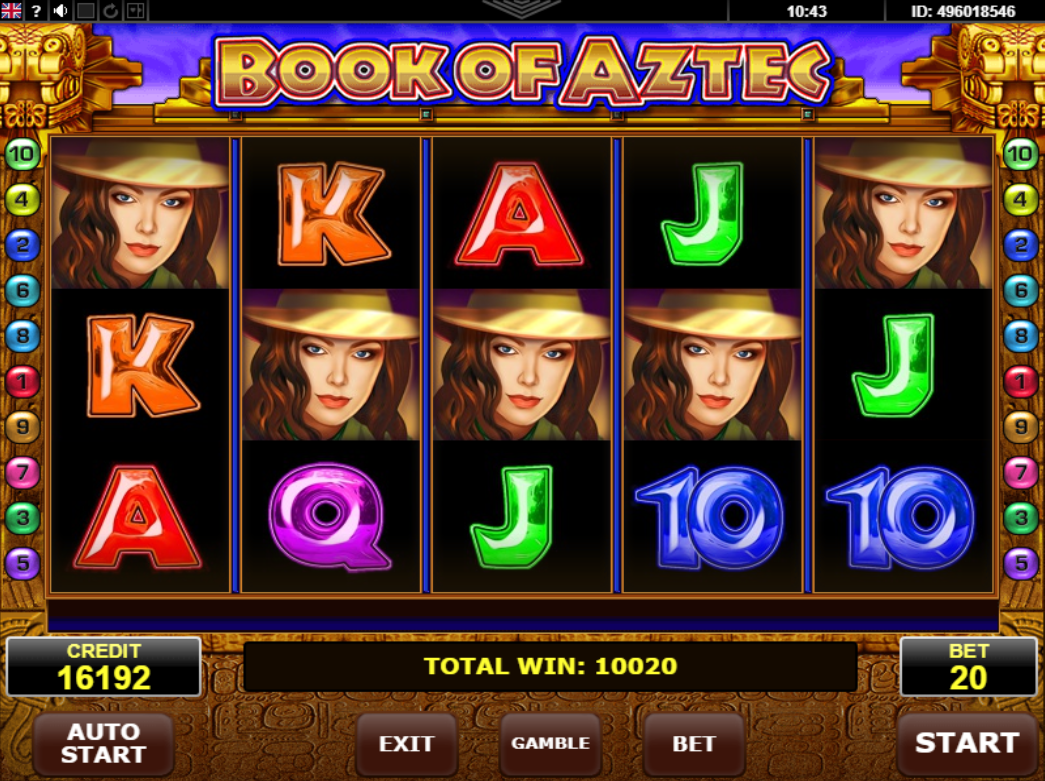
Task: Choose payline 9 on the right side
Action: click(1020, 427)
